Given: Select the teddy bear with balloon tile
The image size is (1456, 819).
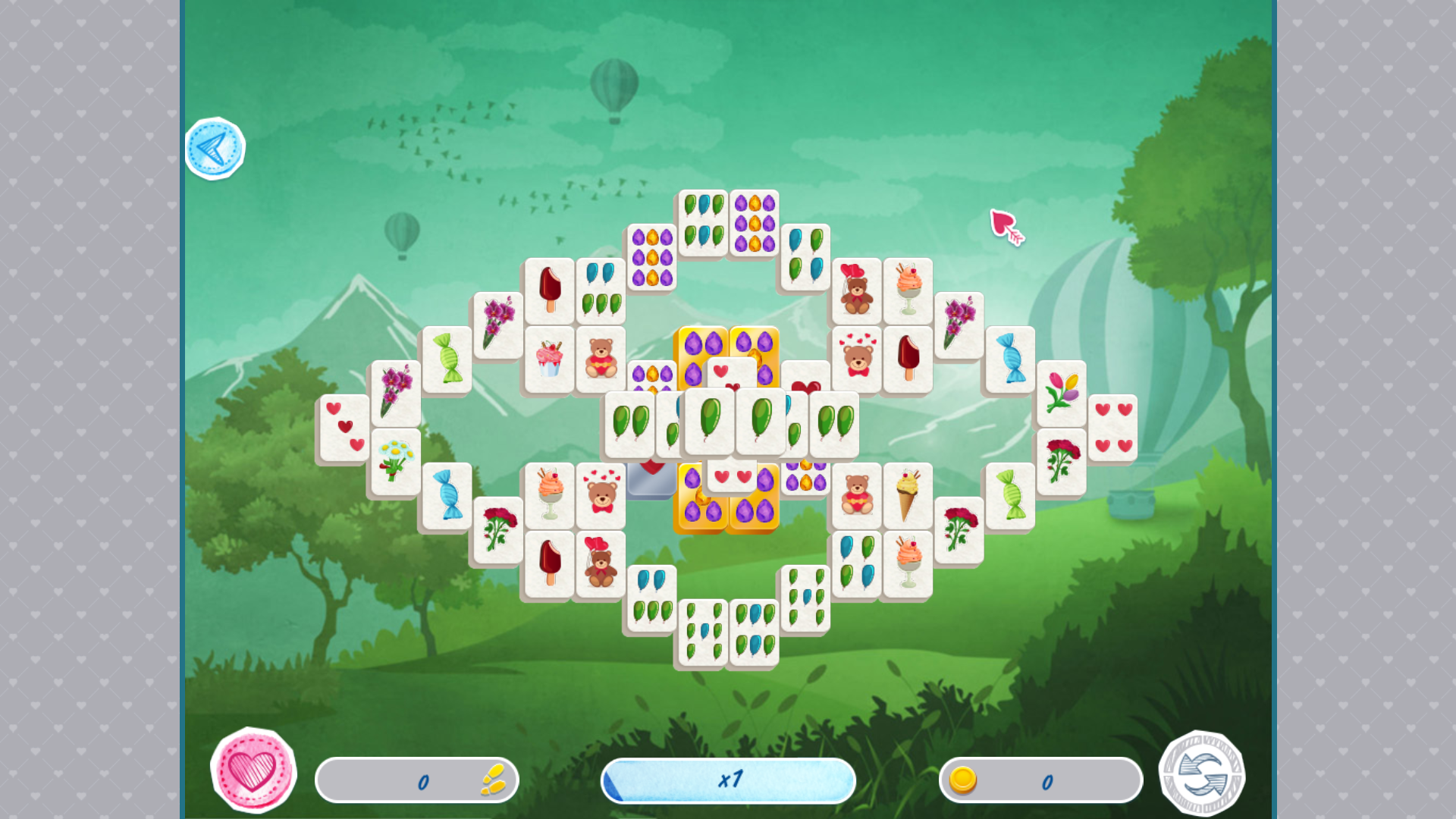Looking at the screenshot, I should pyautogui.click(x=855, y=290).
